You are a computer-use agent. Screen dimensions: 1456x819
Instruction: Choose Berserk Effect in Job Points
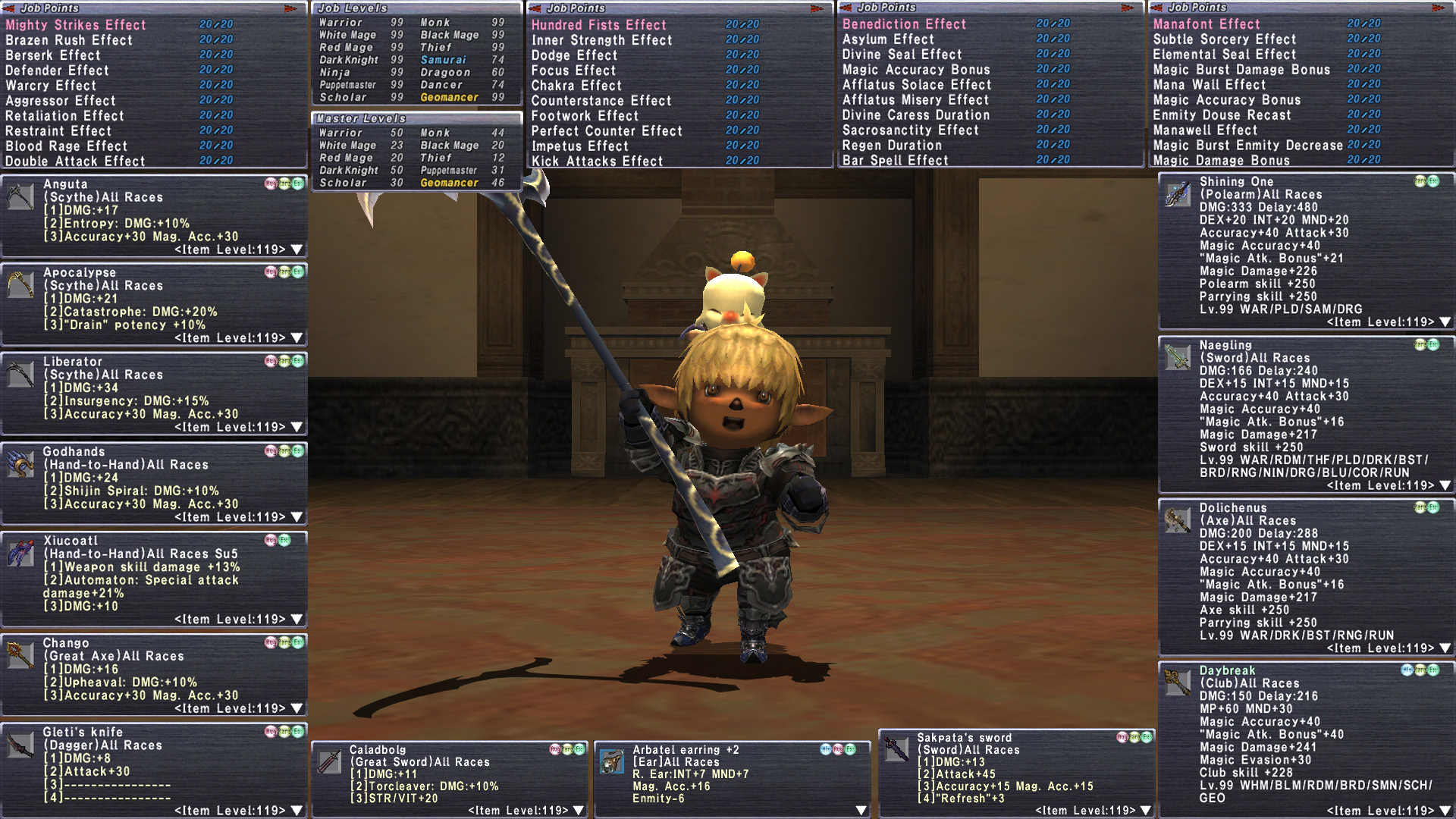point(53,55)
